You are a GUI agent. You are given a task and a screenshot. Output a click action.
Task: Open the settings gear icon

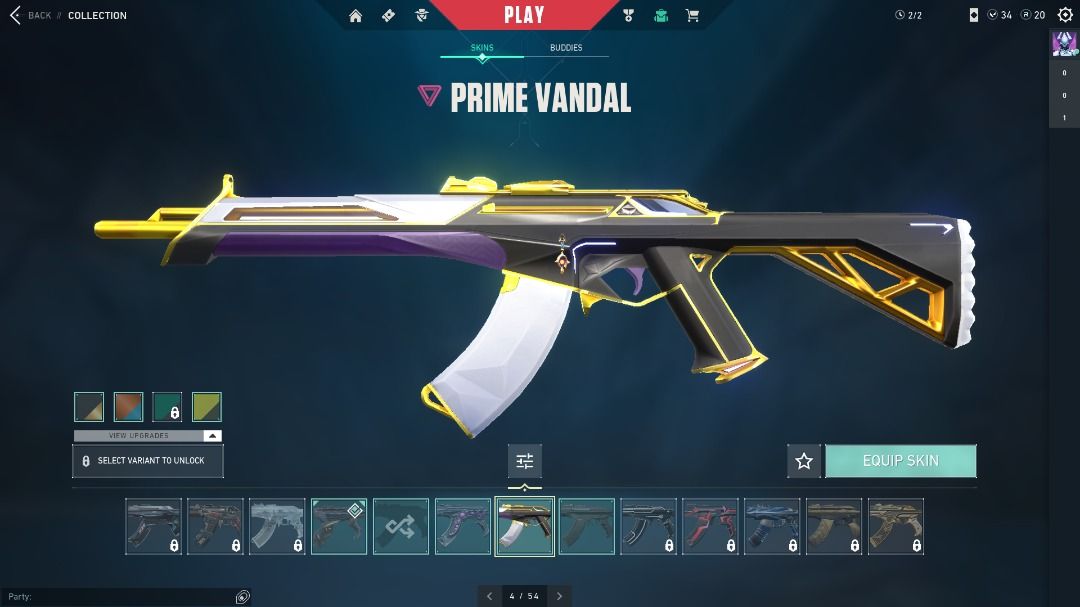point(1064,15)
